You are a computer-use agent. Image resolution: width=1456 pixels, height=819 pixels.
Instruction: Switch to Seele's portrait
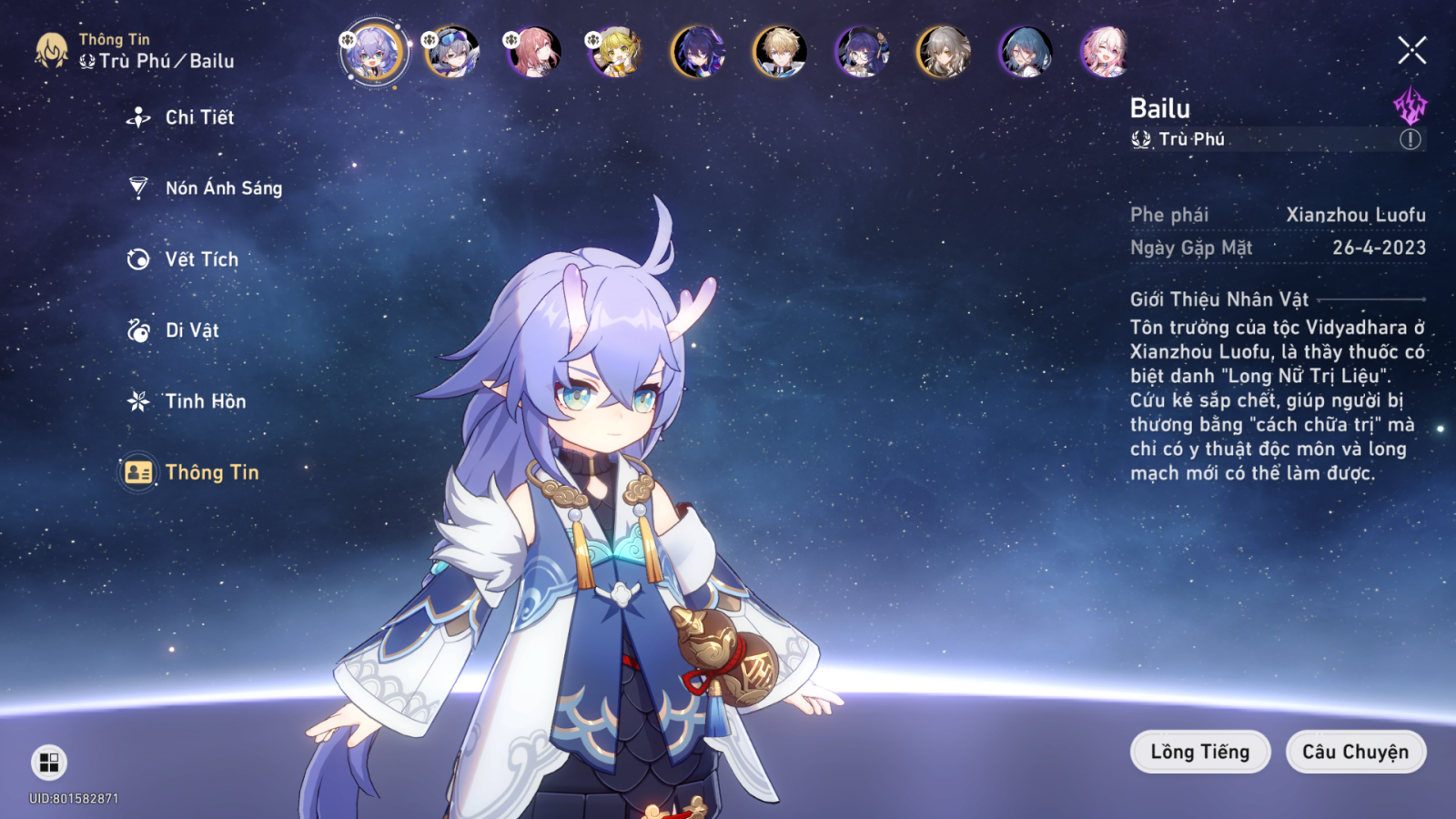(x=698, y=52)
